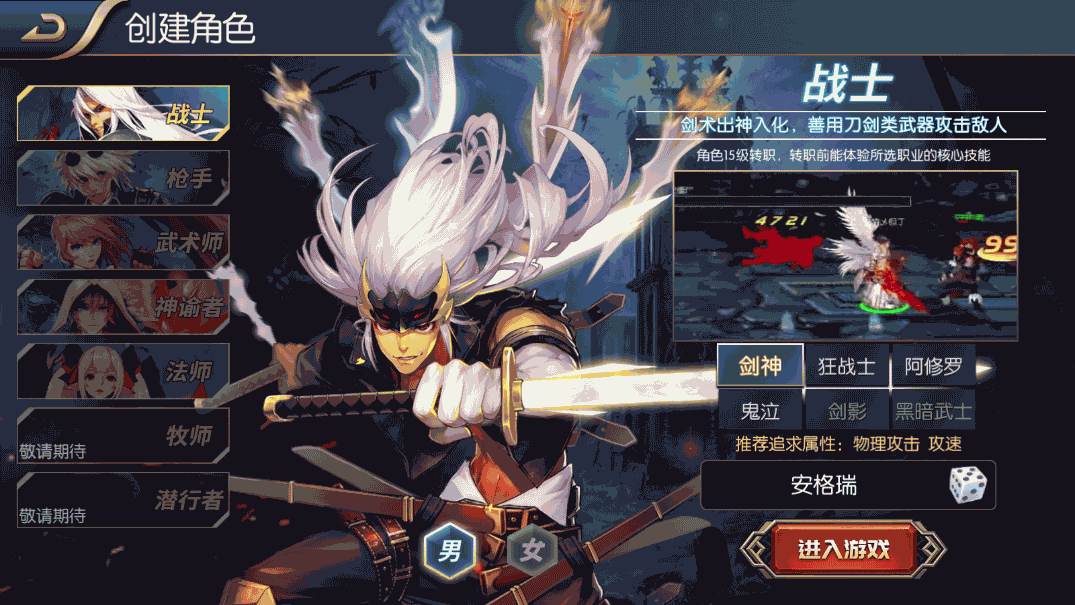Click the character name field 安格瑞
Viewport: 1075px width, 605px height.
click(823, 486)
